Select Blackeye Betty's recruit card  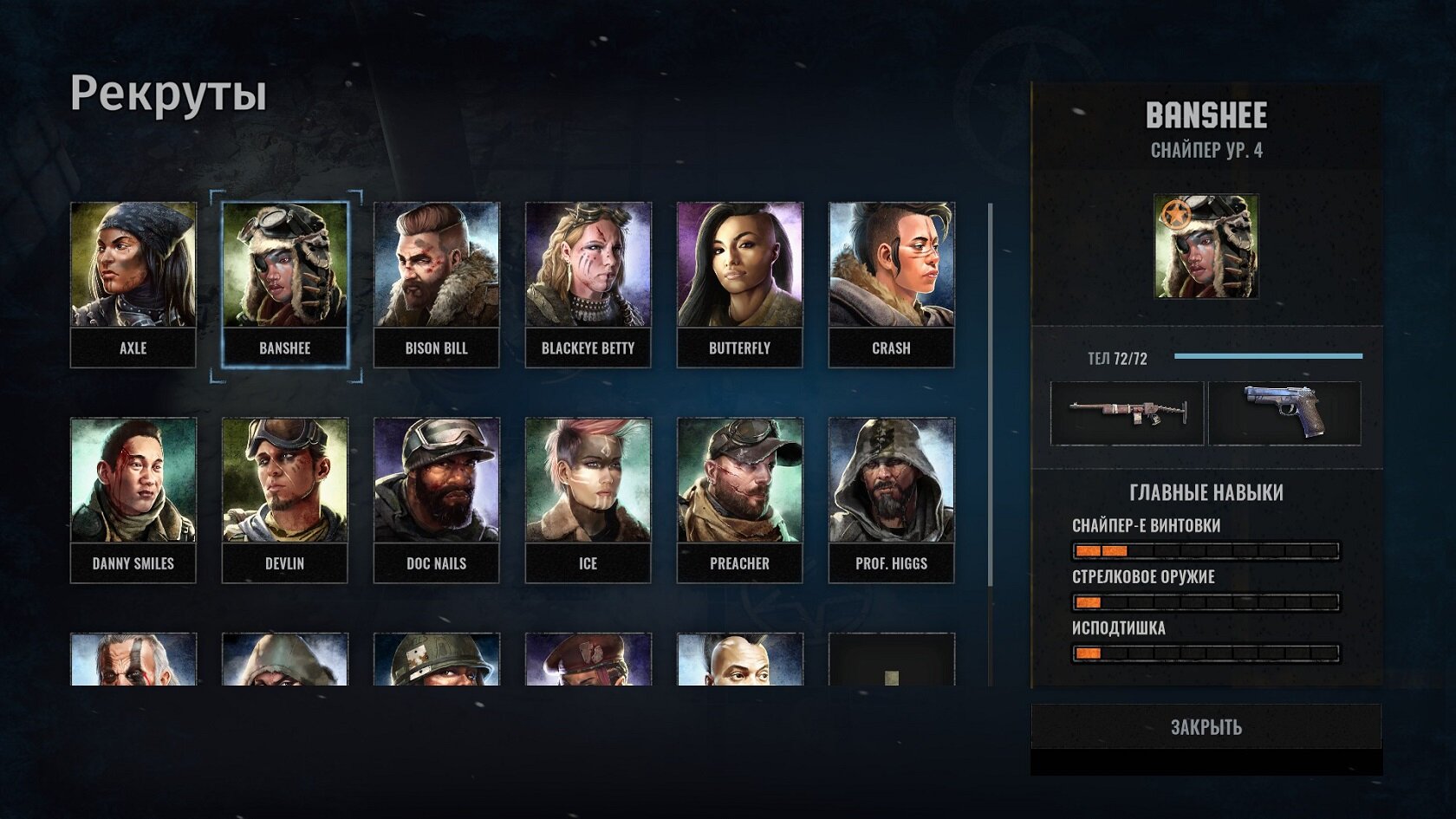[x=588, y=283]
